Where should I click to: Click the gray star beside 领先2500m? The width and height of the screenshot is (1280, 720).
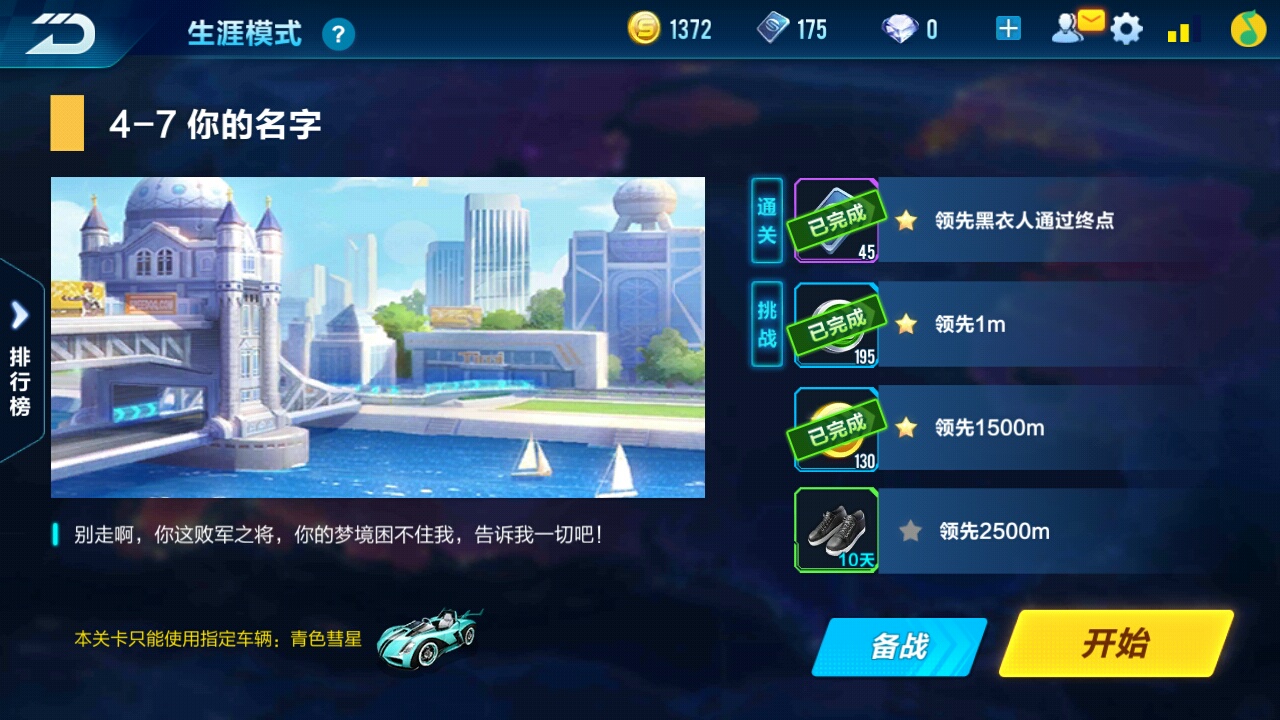907,532
